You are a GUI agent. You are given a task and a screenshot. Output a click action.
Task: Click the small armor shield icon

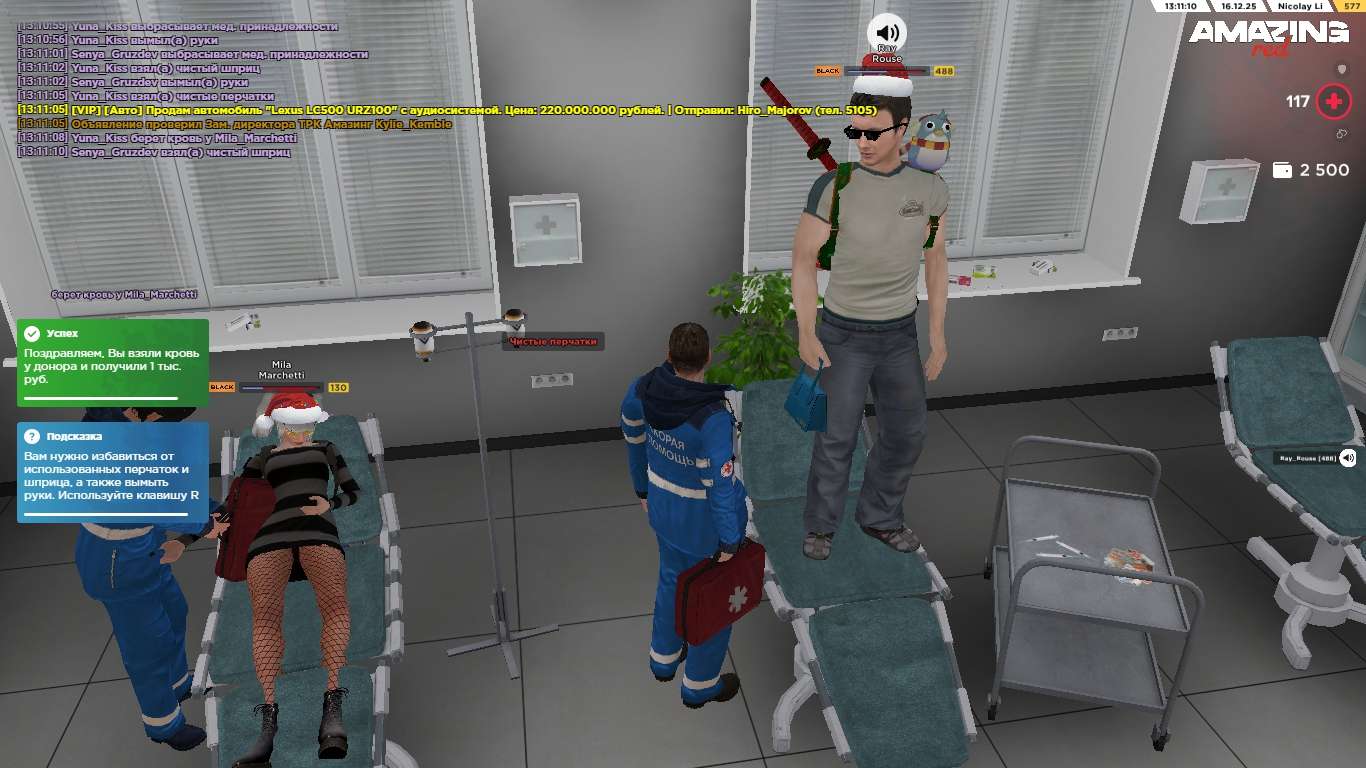pyautogui.click(x=1342, y=69)
